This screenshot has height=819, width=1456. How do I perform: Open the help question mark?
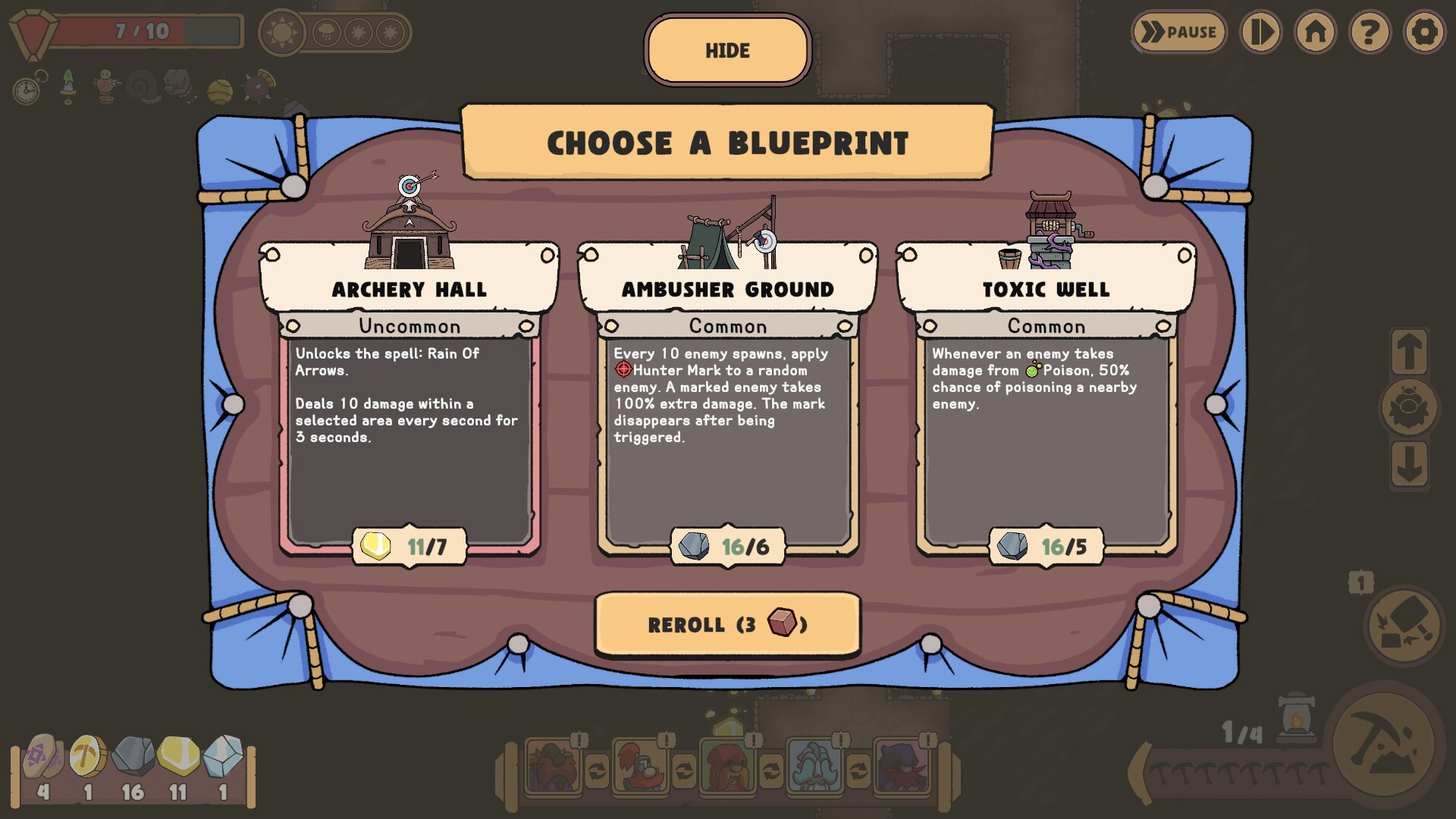click(x=1370, y=32)
